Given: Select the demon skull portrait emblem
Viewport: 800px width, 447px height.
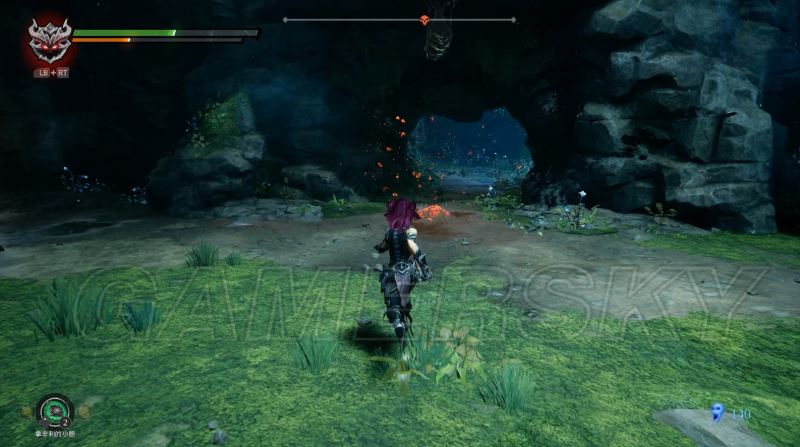Looking at the screenshot, I should click(x=48, y=42).
